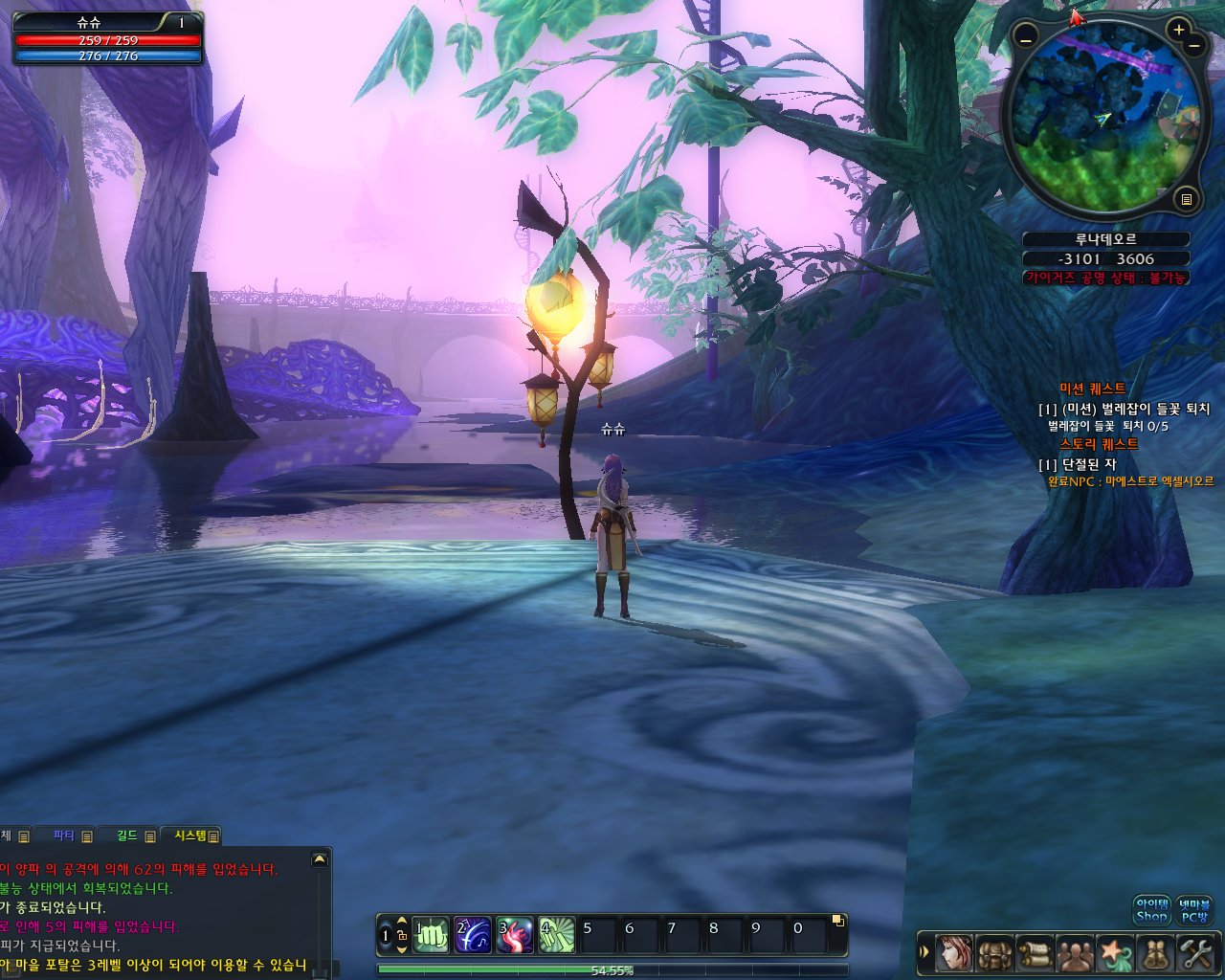
Task: Toggle the hotbar lock icon
Action: (x=402, y=935)
